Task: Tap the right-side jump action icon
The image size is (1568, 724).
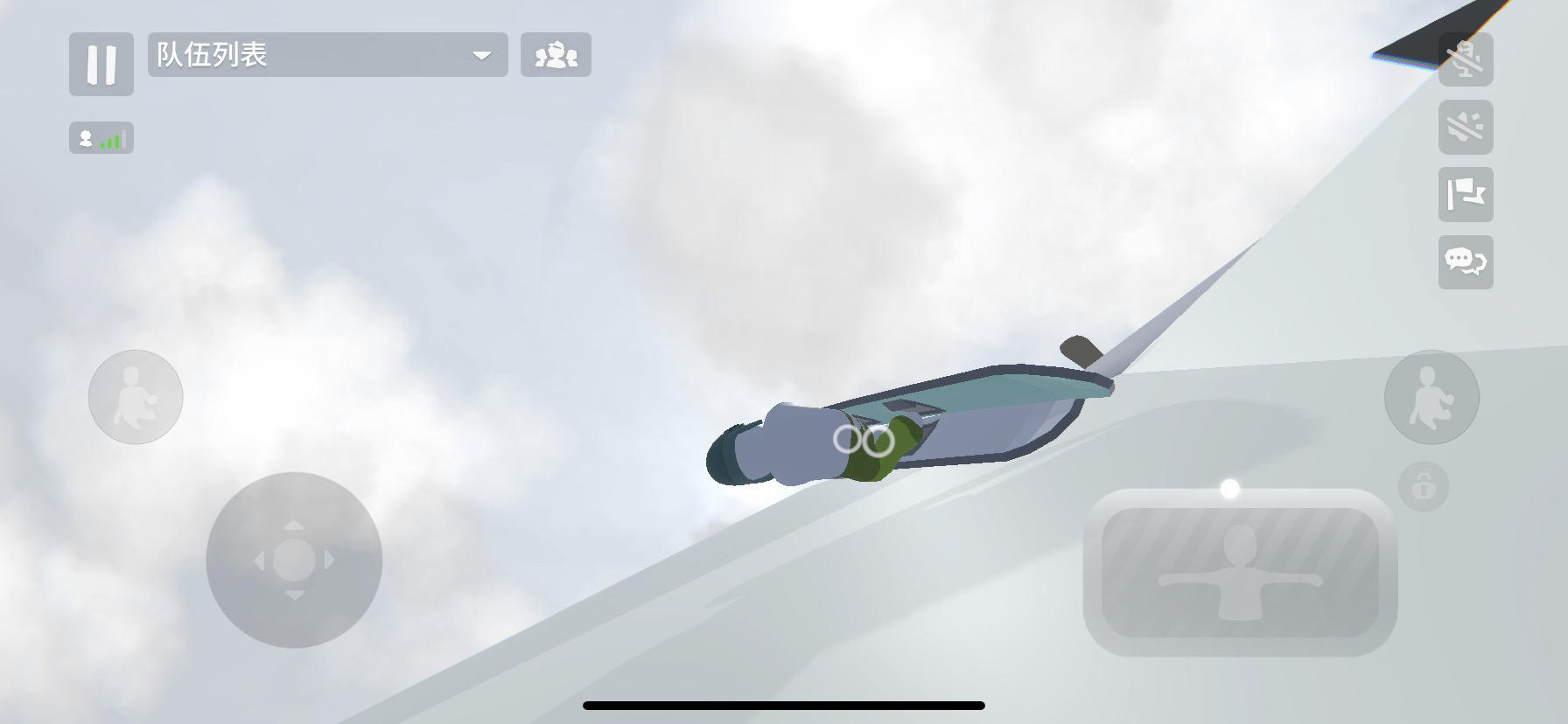Action: click(x=1432, y=397)
